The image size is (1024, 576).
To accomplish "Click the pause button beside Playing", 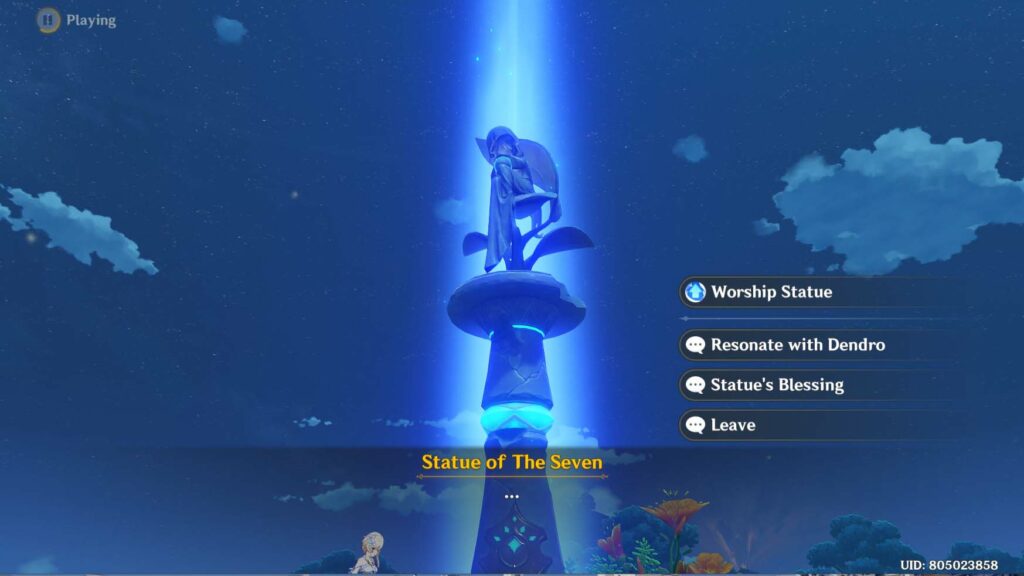I will click(48, 20).
